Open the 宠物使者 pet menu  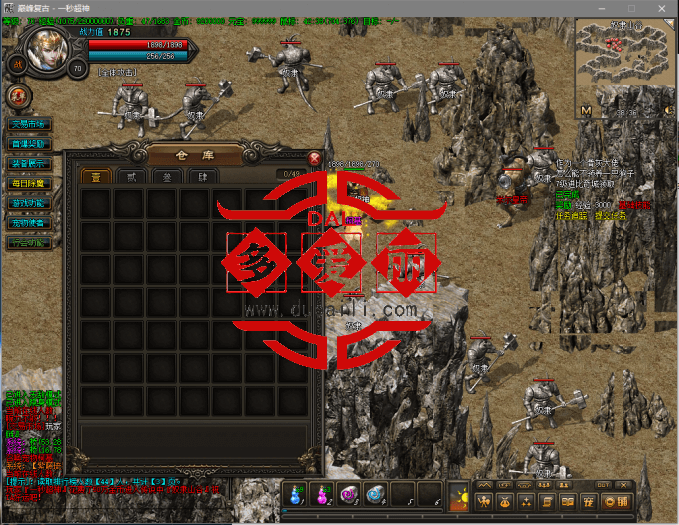click(x=28, y=223)
